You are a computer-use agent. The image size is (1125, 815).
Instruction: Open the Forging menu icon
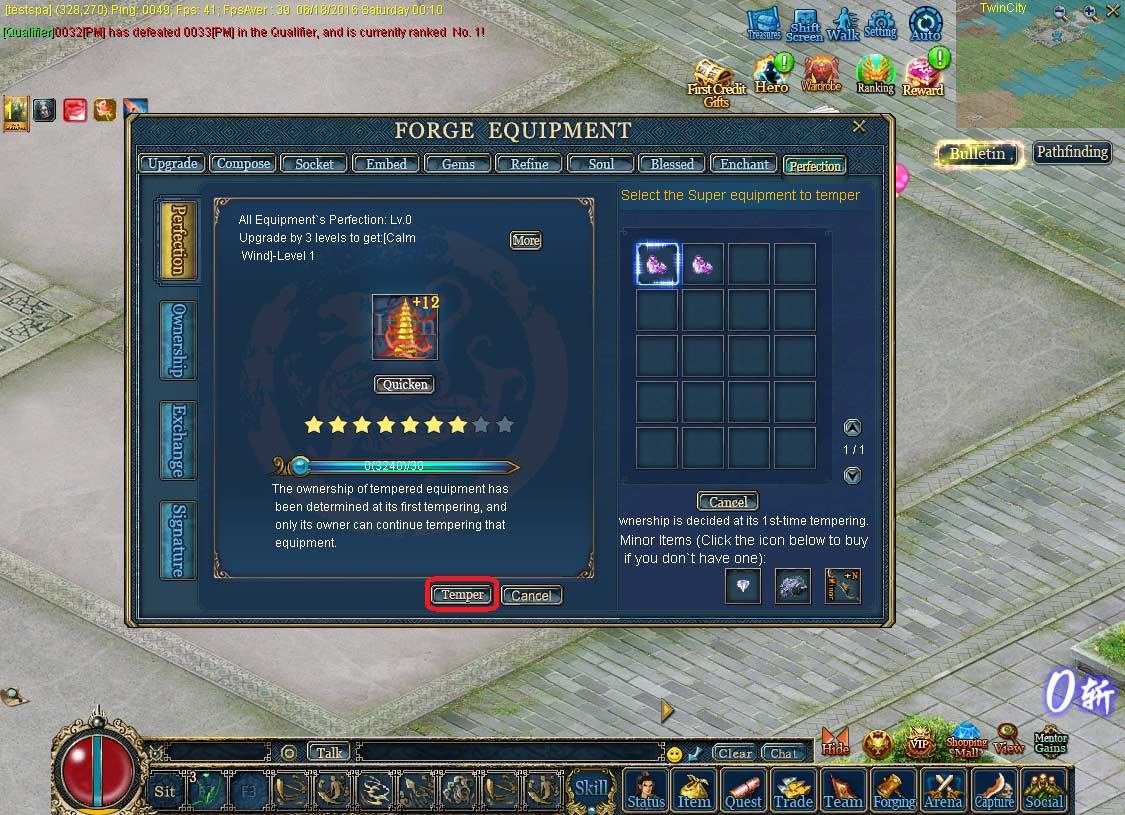point(894,789)
